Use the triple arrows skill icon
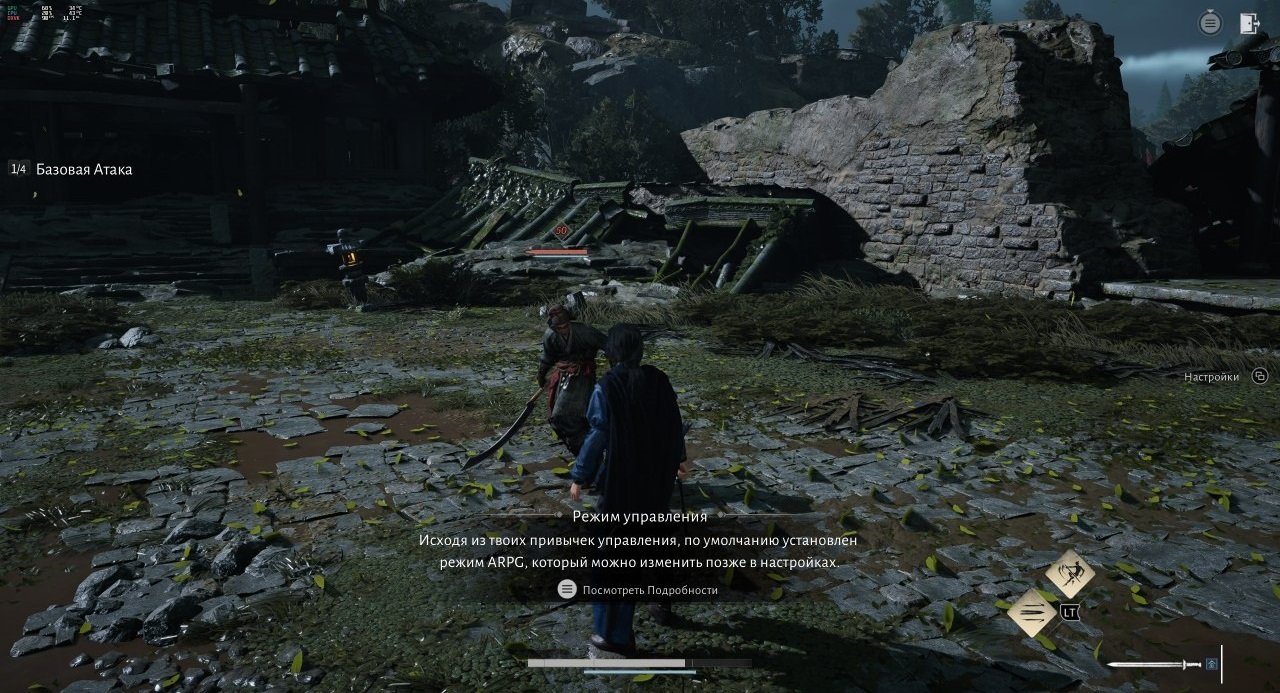The width and height of the screenshot is (1280, 693). (1032, 612)
